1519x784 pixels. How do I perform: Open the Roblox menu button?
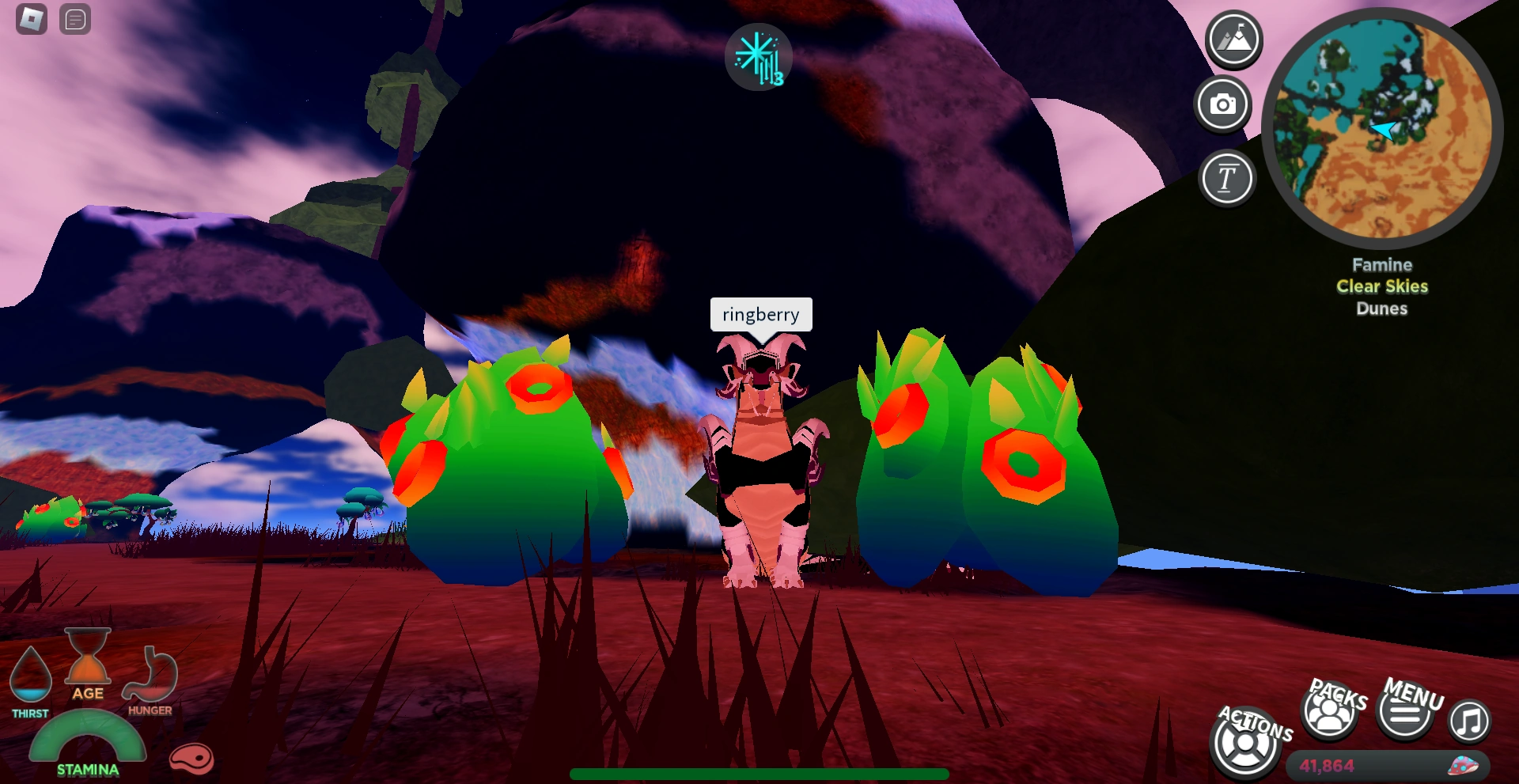click(x=30, y=20)
